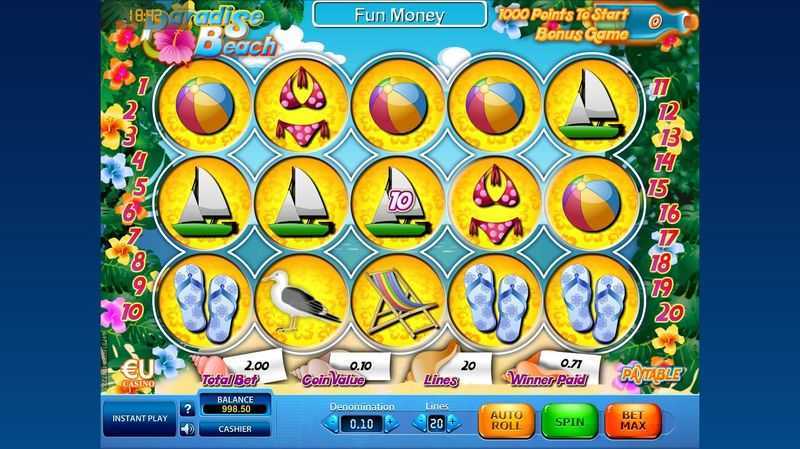Select payline number 20

(667, 312)
